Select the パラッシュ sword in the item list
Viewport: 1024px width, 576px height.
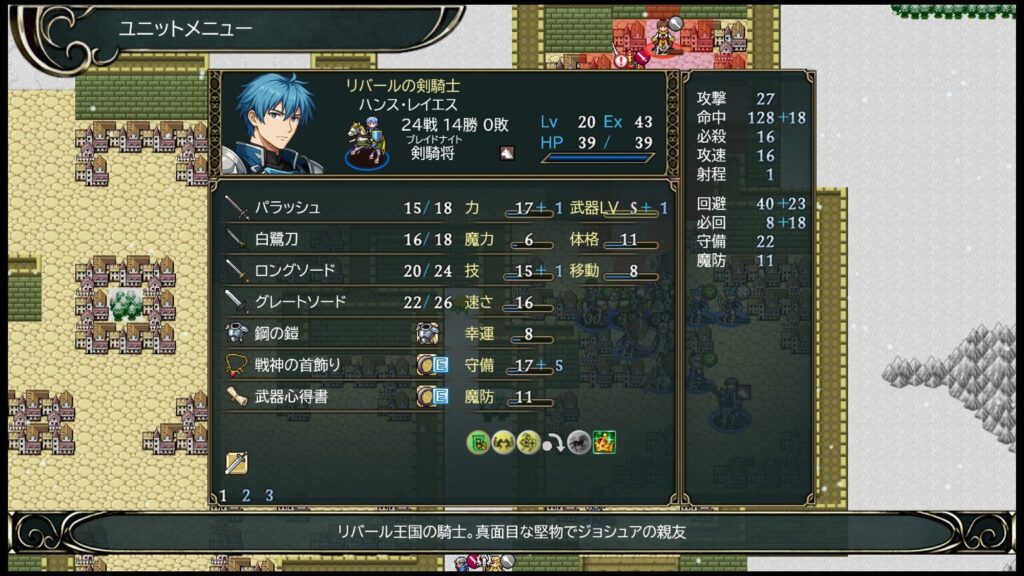click(x=285, y=208)
